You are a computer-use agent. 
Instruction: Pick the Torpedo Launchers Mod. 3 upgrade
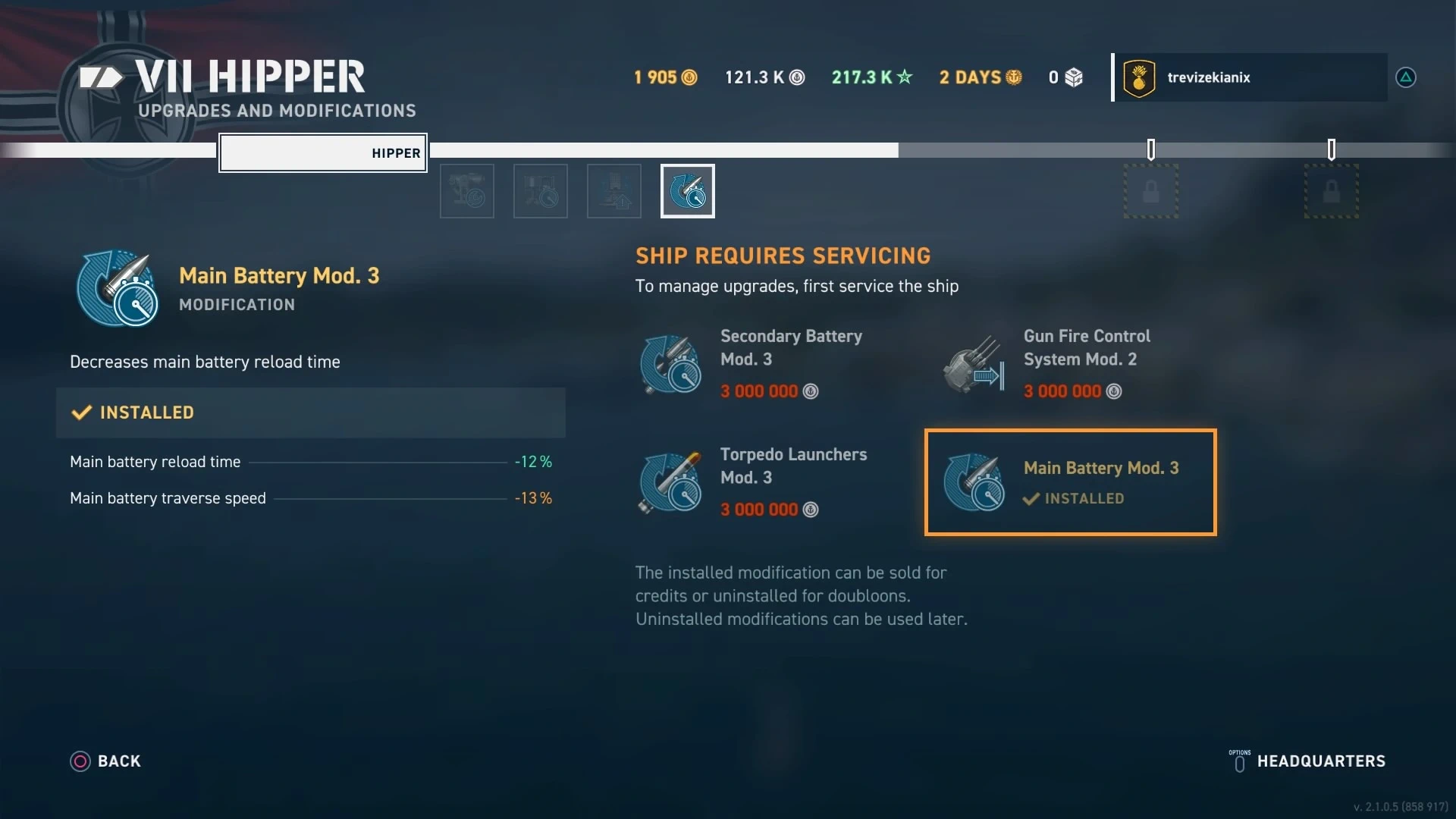(x=766, y=482)
